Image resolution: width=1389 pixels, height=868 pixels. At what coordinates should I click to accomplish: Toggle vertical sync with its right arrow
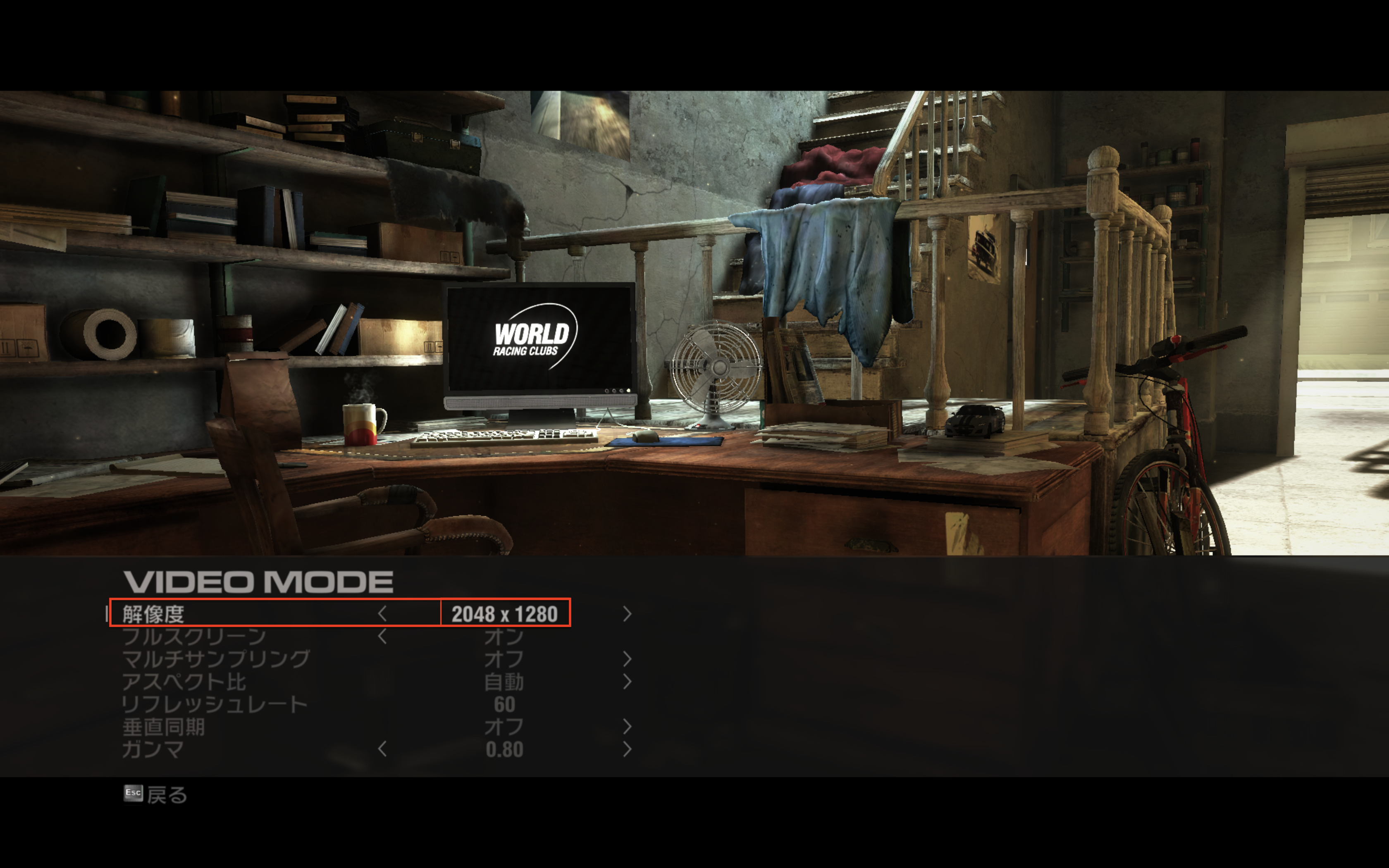627,727
